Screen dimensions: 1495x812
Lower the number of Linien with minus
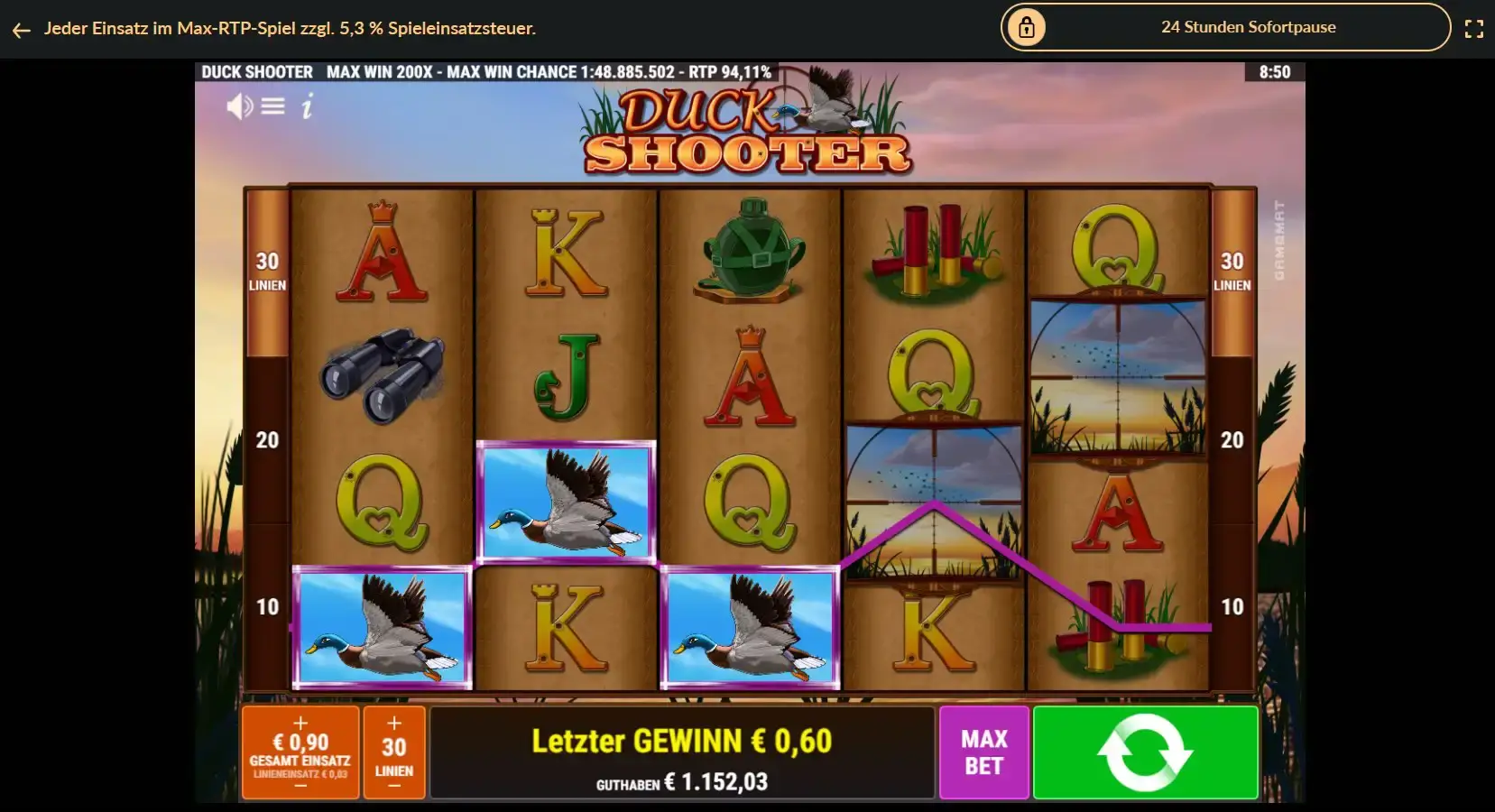pos(394,786)
